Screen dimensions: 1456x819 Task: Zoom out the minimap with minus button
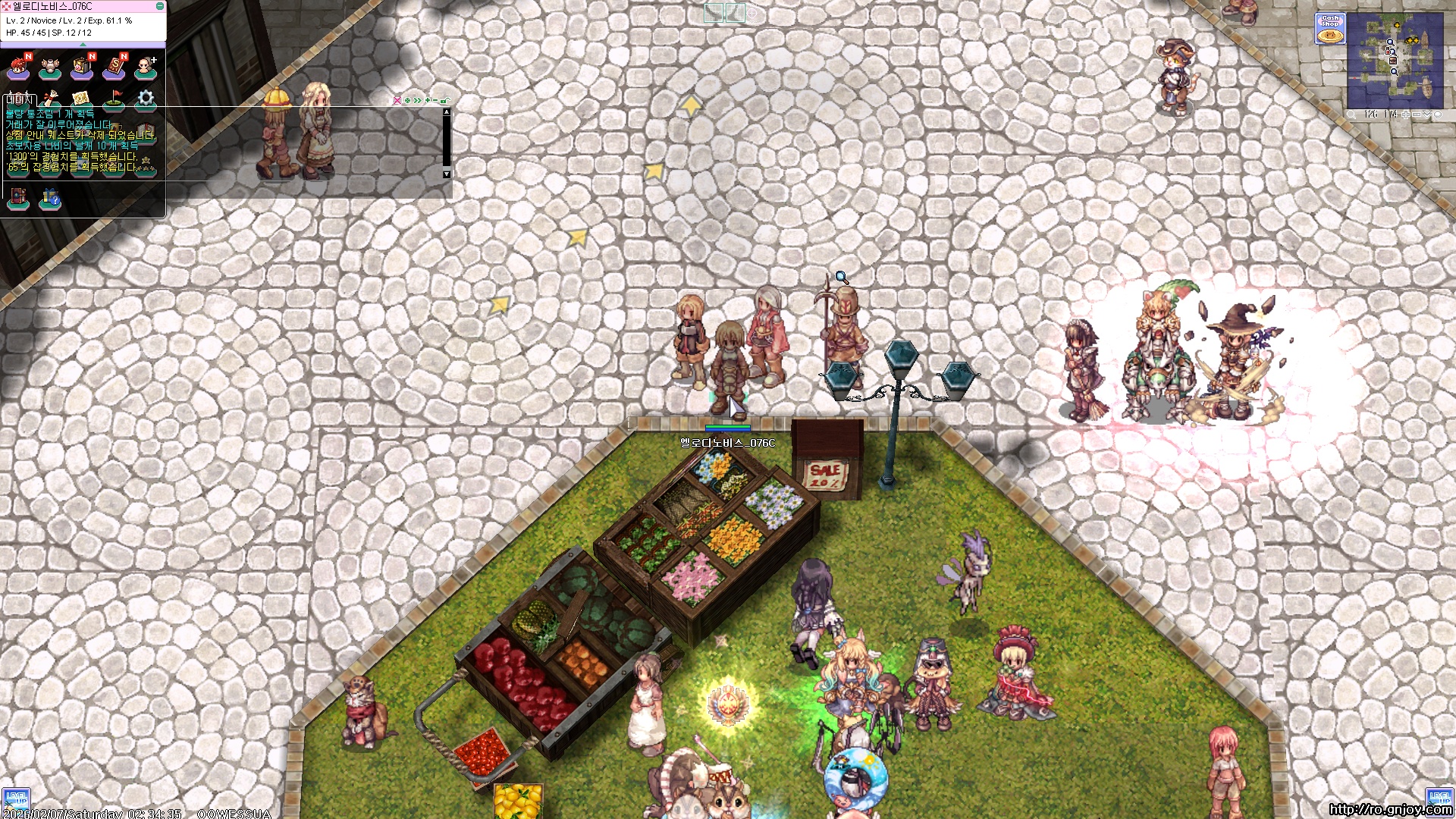1416,115
